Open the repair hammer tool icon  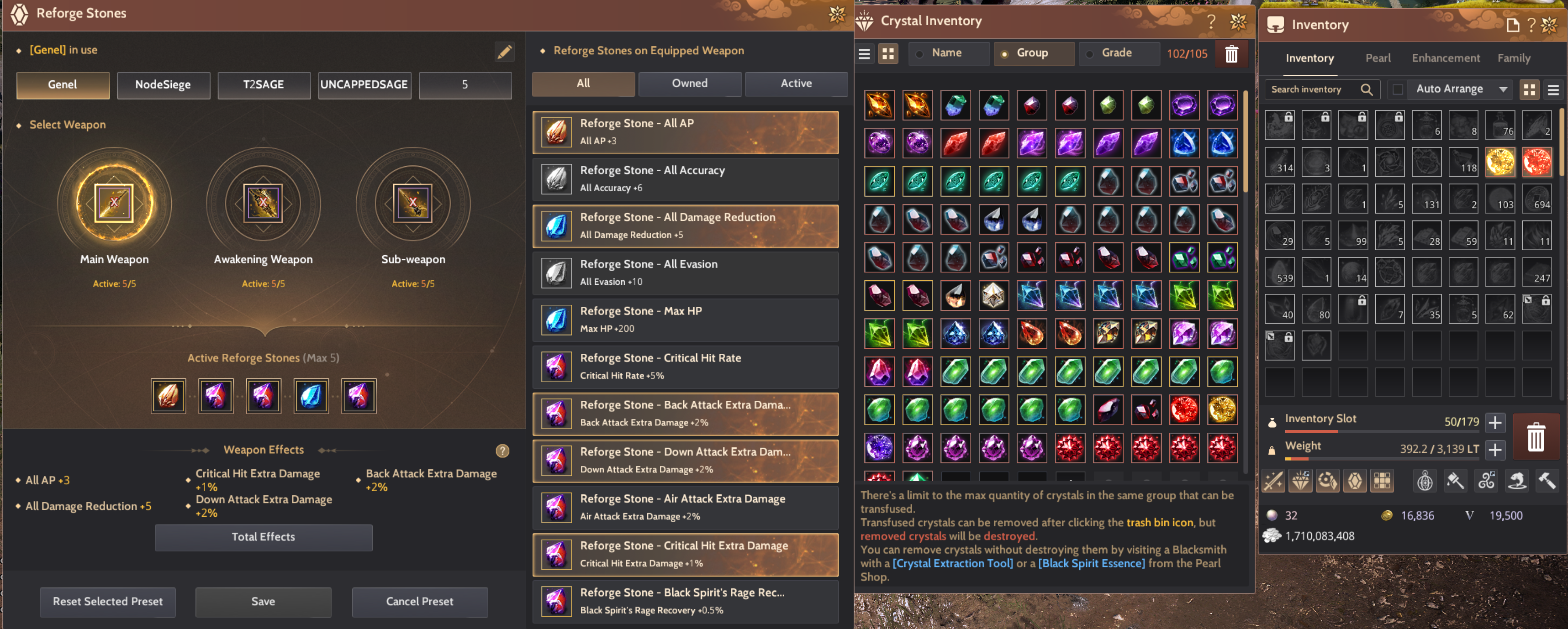tap(1547, 481)
